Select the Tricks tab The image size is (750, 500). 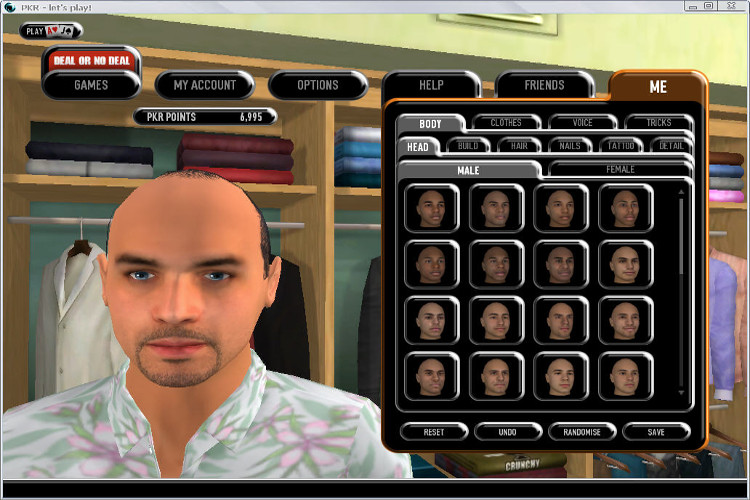(659, 123)
